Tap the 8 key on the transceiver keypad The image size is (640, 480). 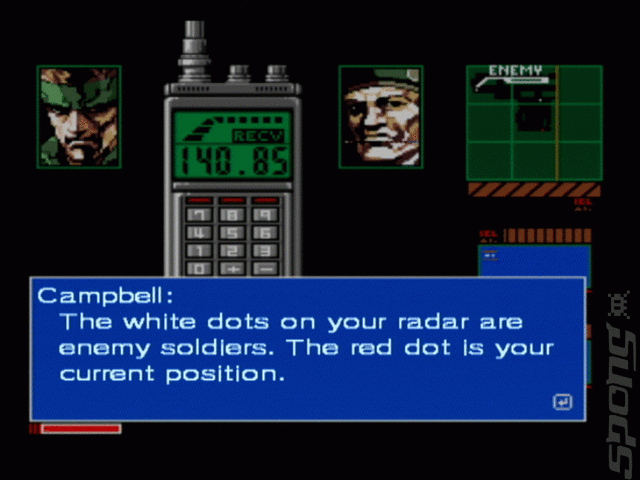point(232,216)
